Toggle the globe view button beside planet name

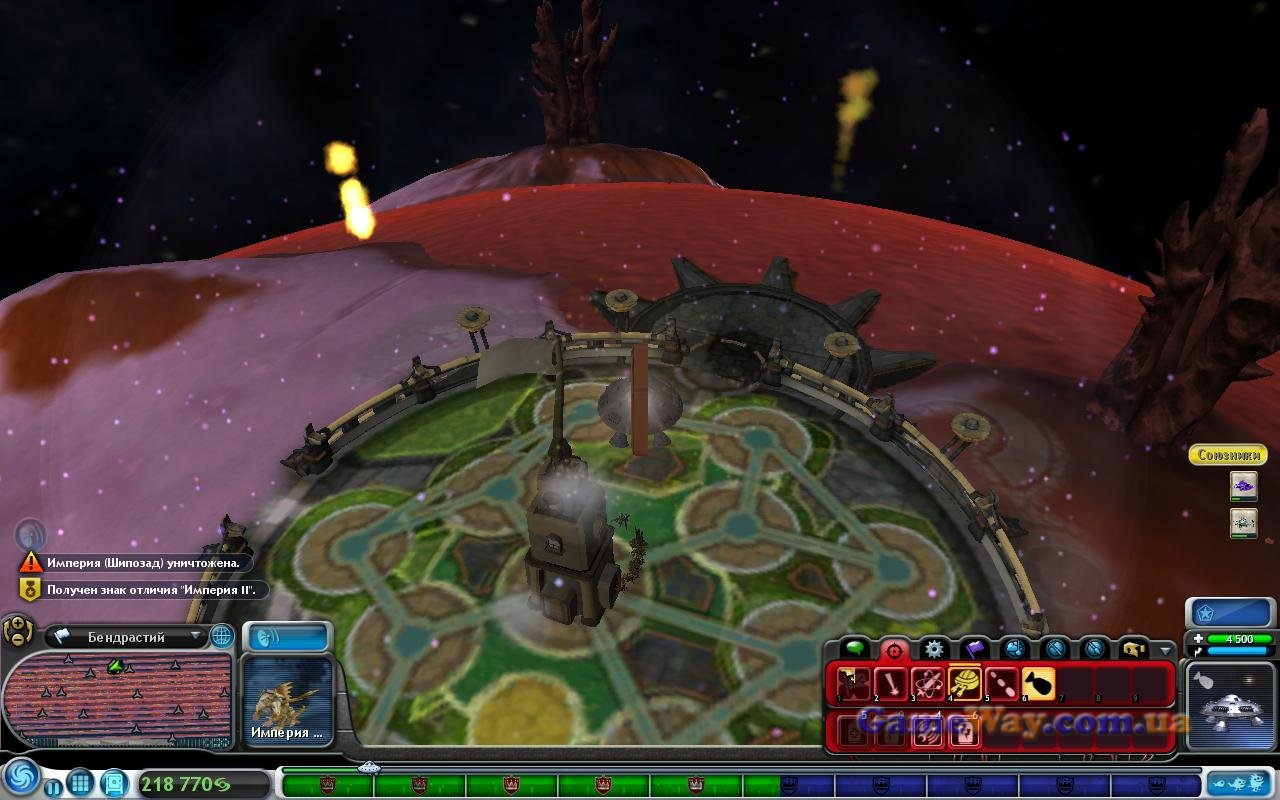[222, 636]
